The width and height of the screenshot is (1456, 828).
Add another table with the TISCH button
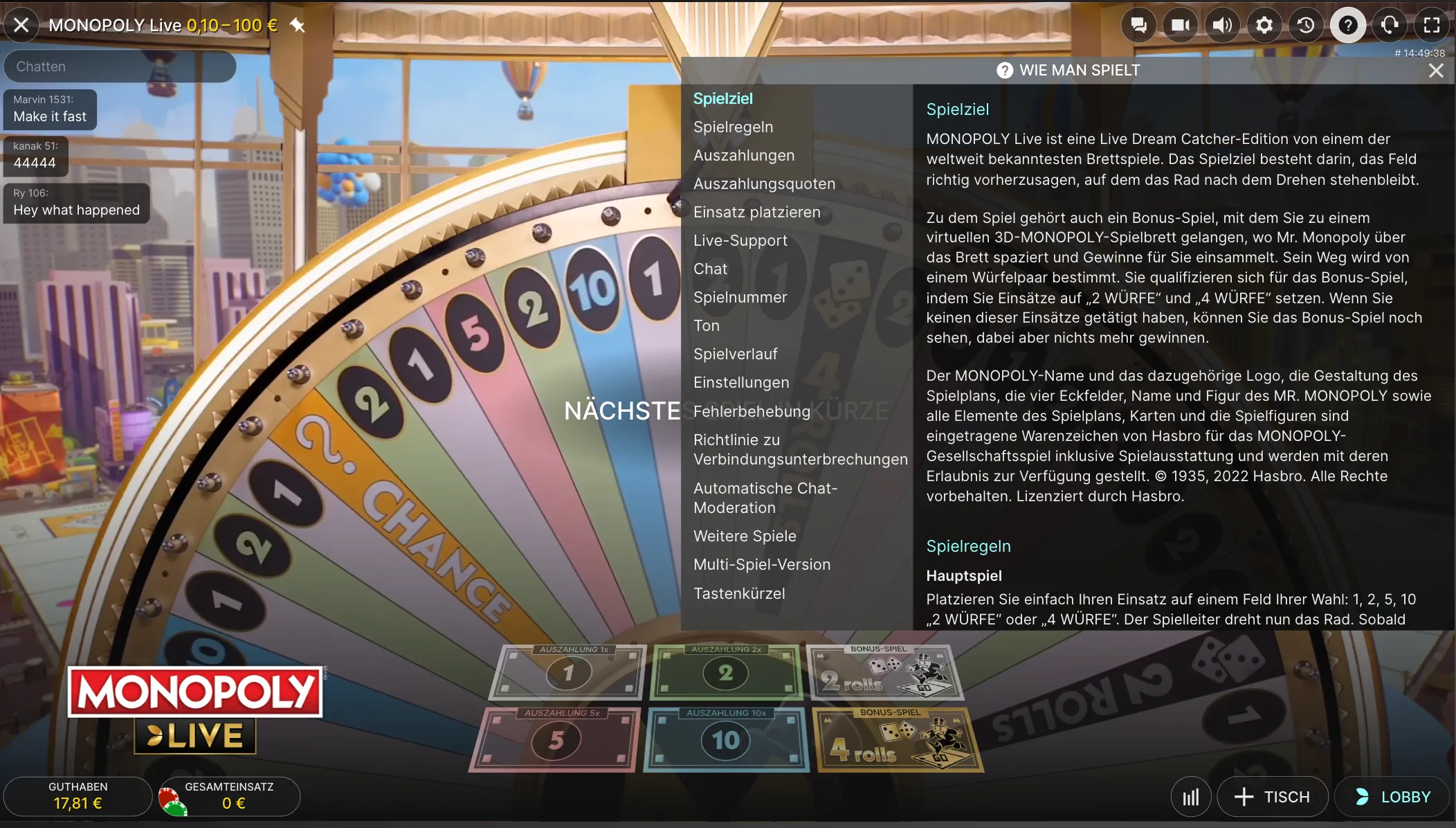1273,796
